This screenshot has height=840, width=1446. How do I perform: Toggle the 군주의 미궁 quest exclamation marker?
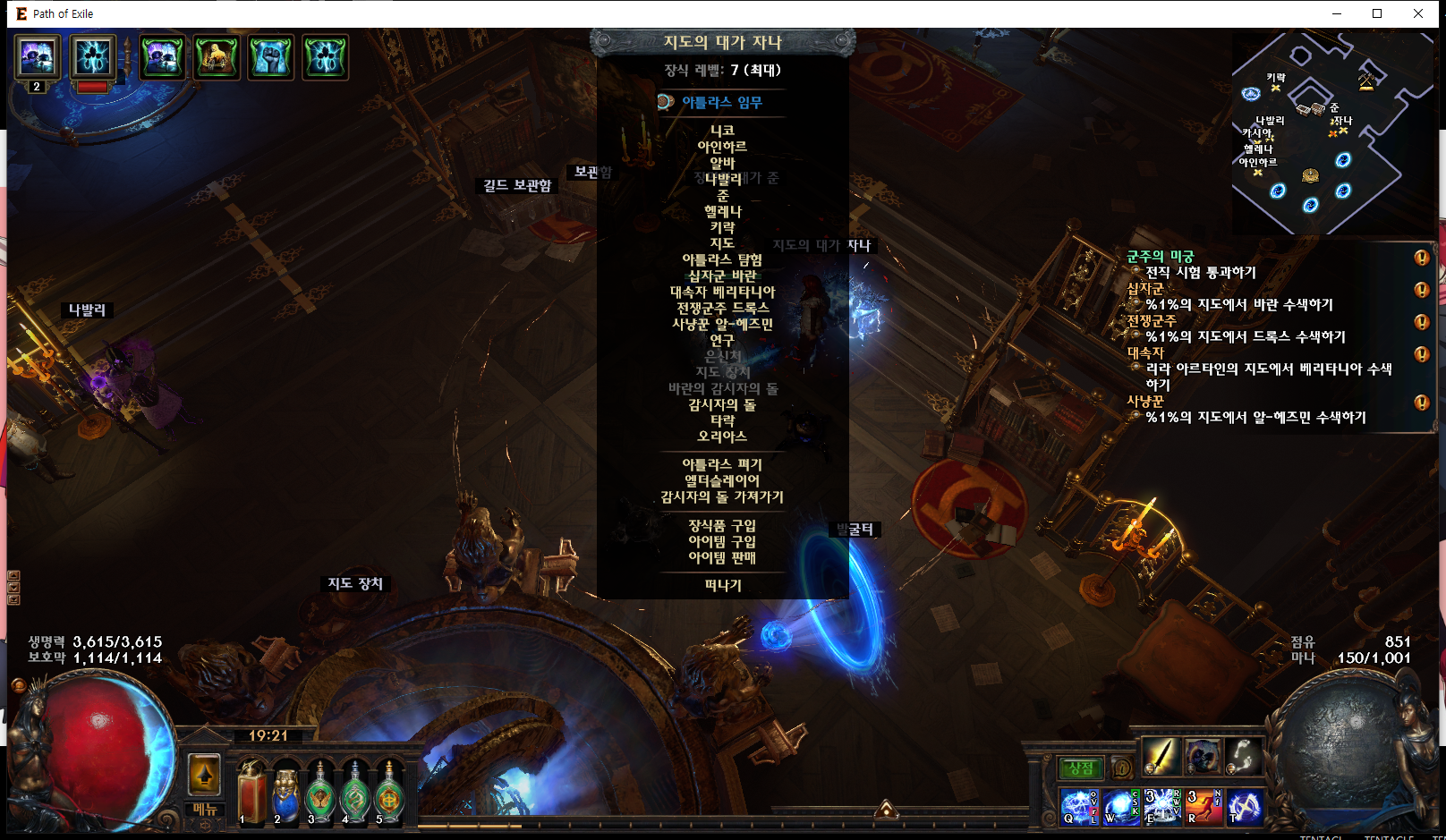point(1422,259)
